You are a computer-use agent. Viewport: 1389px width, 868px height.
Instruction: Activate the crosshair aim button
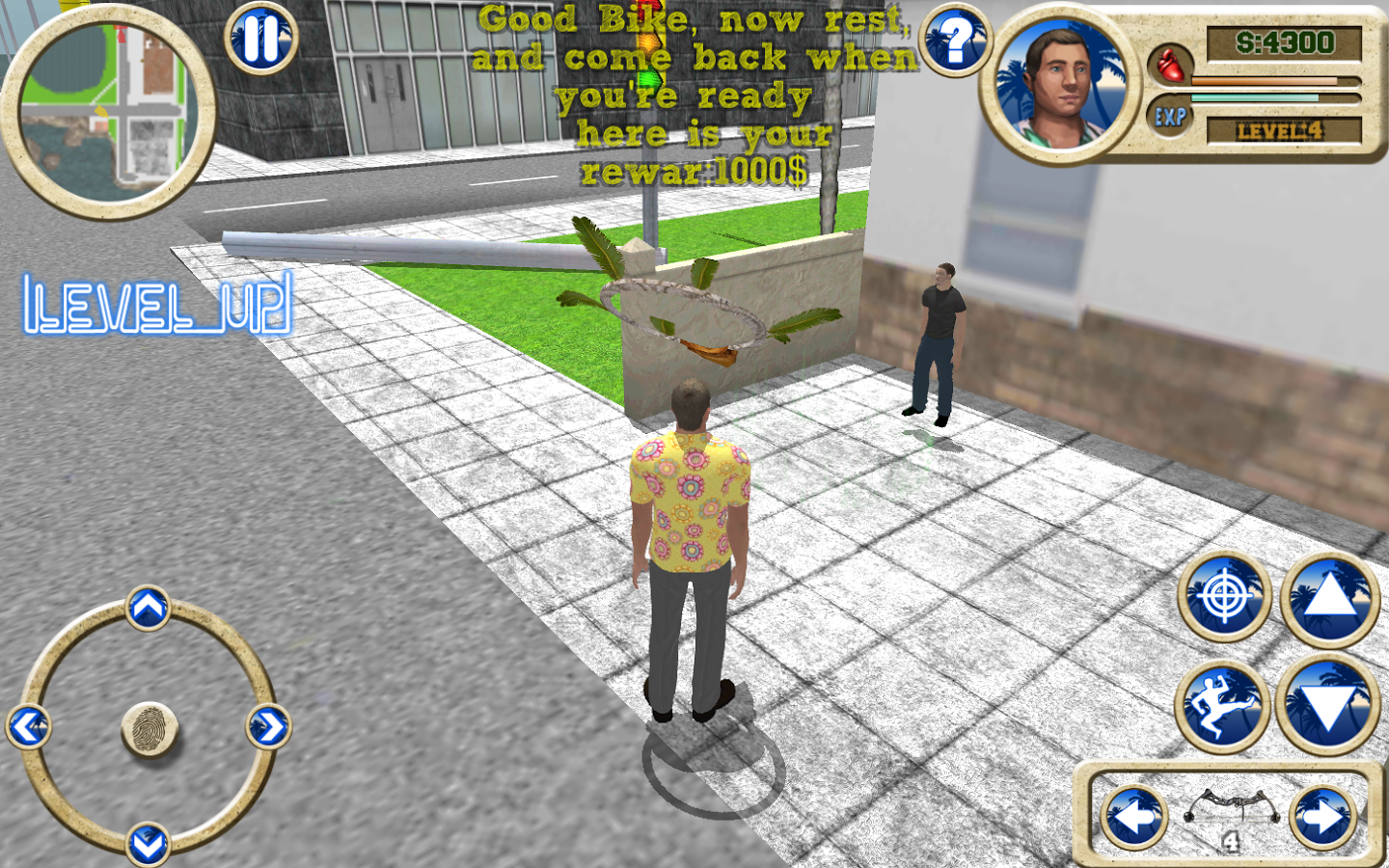[x=1225, y=598]
